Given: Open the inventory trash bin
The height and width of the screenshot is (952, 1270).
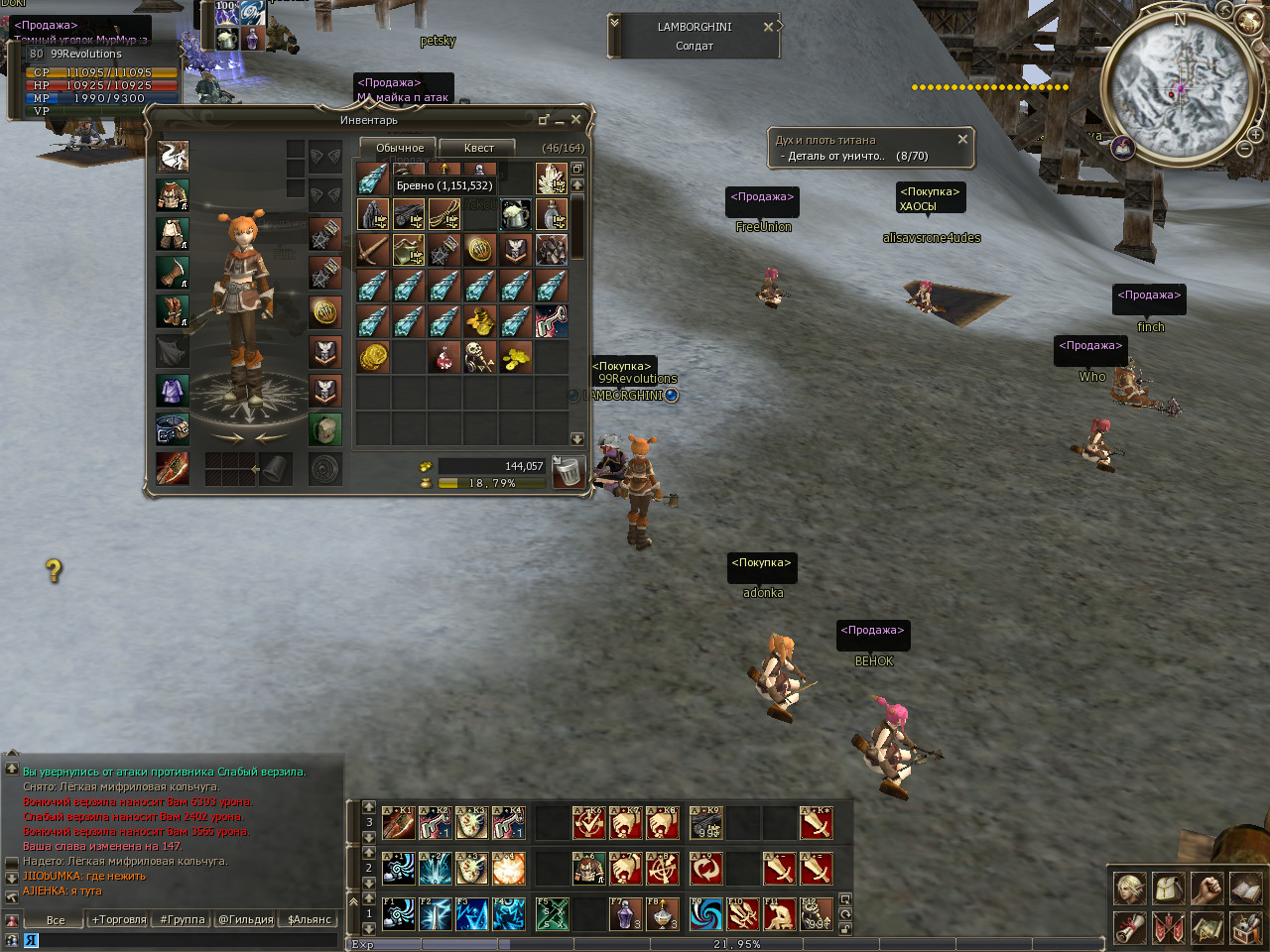Looking at the screenshot, I should coord(567,472).
